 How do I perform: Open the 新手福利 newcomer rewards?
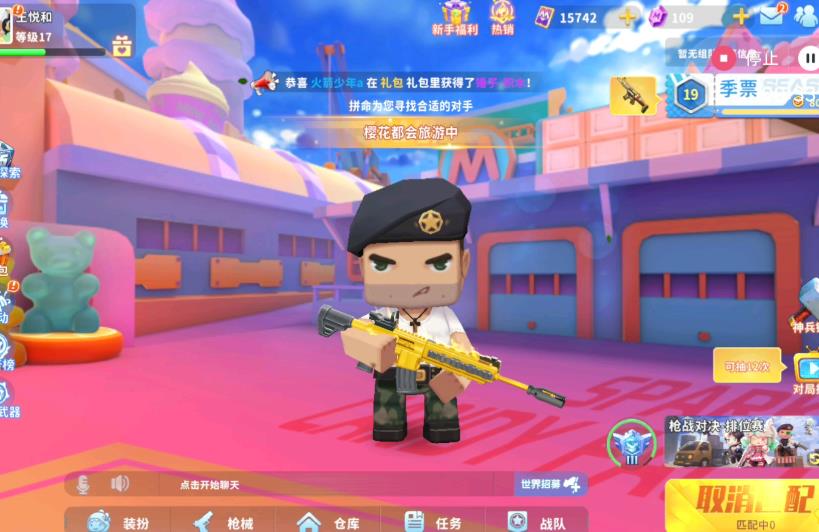[455, 18]
